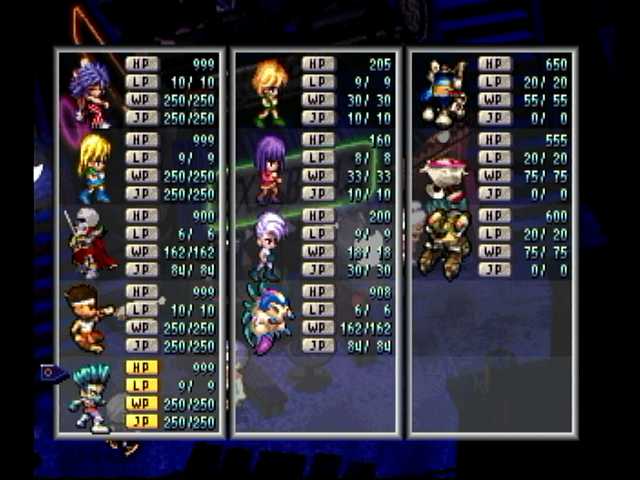Viewport: 640px width, 480px height.
Task: Select the blue-haired mermaid creature
Action: point(267,318)
